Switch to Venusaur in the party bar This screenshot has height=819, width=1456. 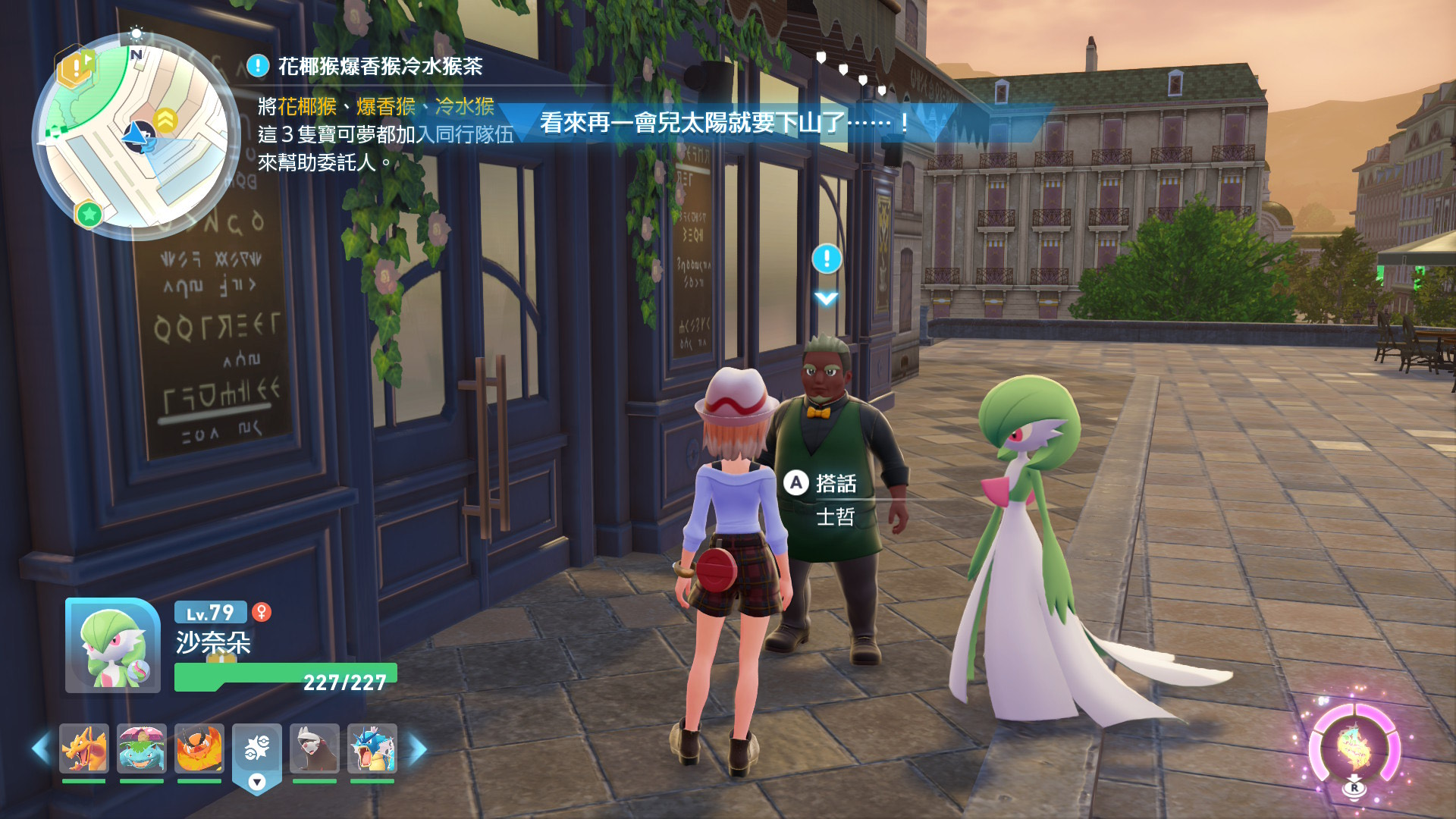142,748
